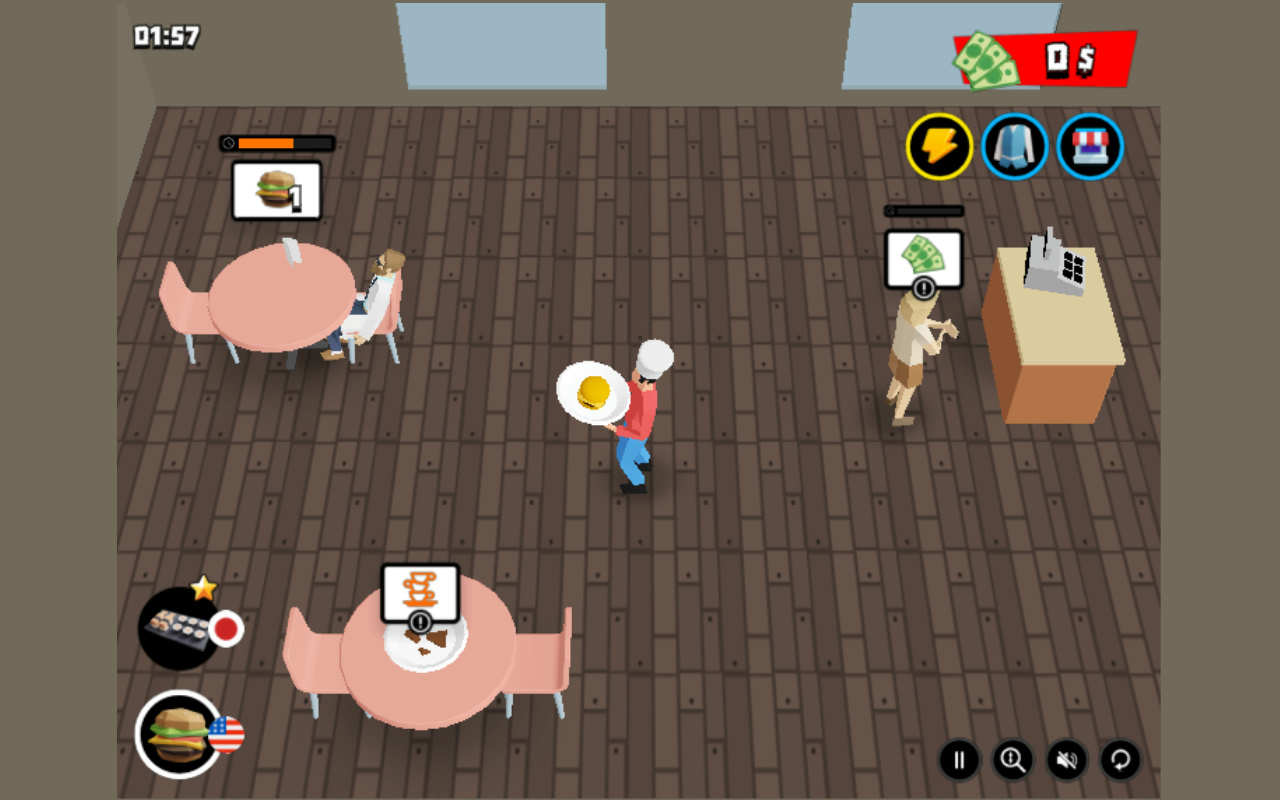
Task: Pause the game
Action: tap(960, 760)
